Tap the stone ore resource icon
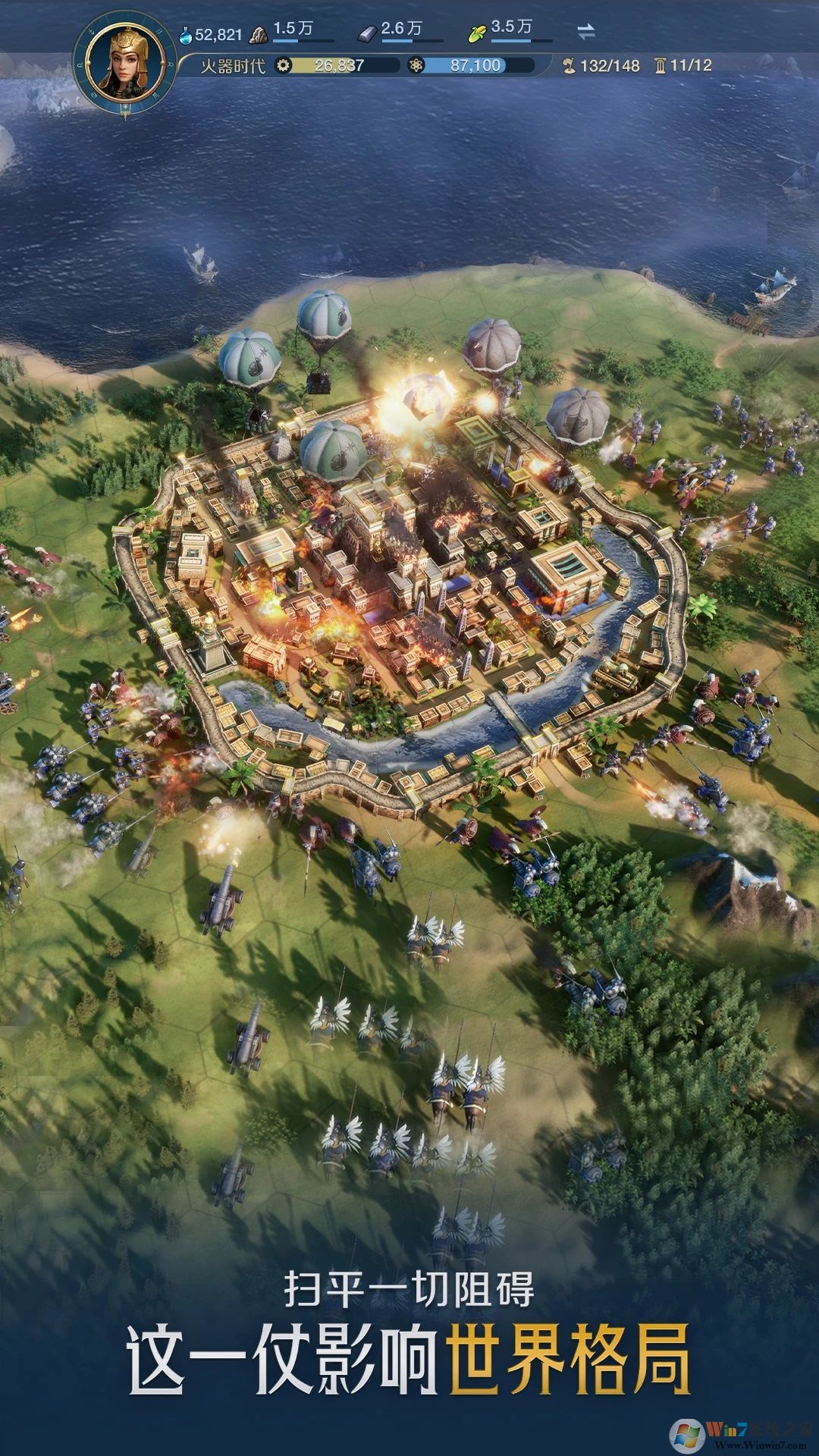The image size is (819, 1456). point(259,33)
